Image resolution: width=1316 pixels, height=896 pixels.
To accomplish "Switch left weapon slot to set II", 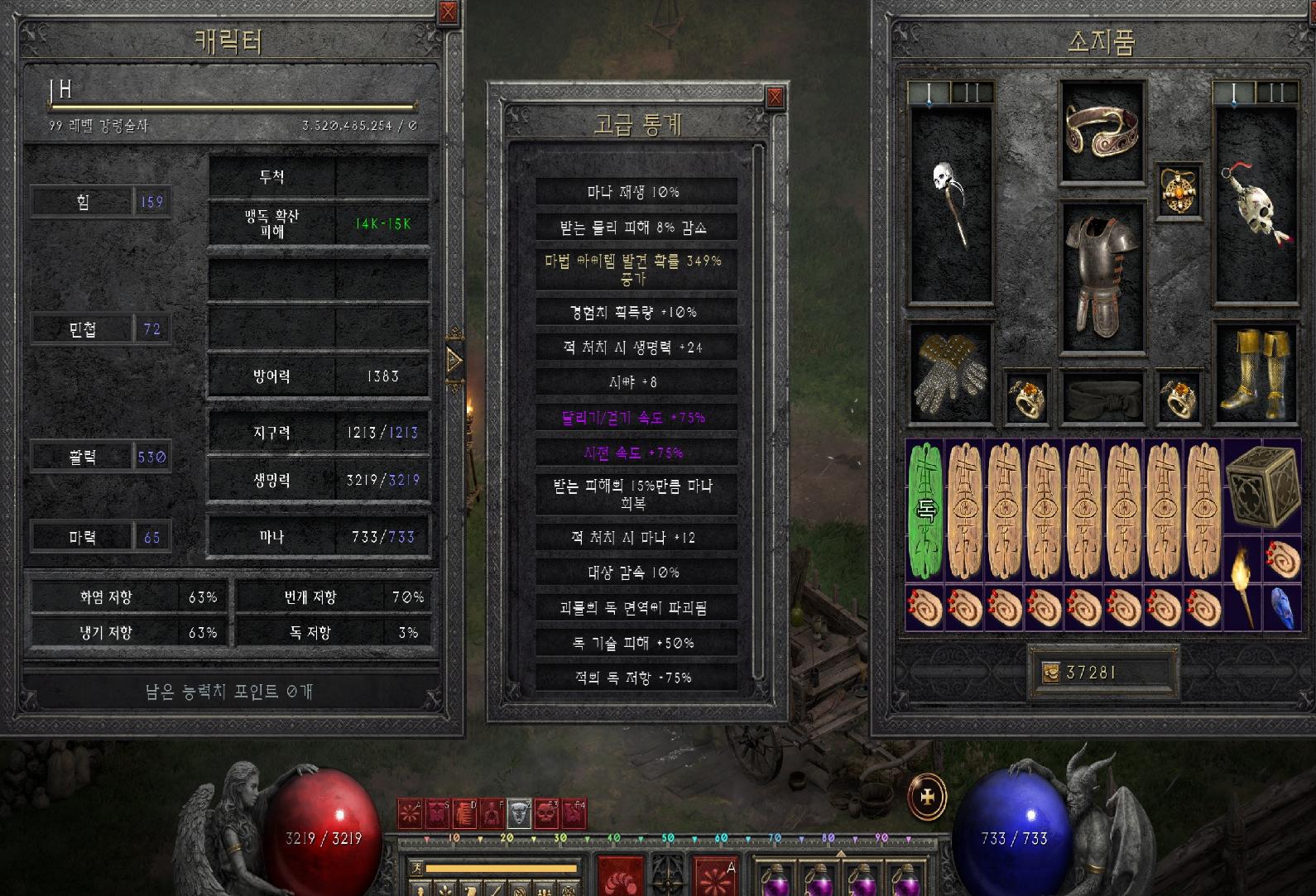I will point(970,93).
